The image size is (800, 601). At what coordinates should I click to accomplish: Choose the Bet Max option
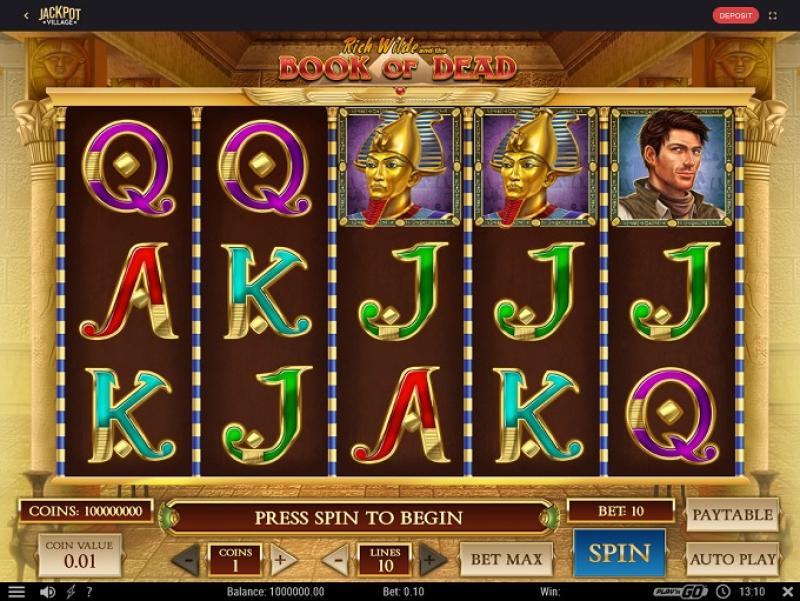[506, 559]
